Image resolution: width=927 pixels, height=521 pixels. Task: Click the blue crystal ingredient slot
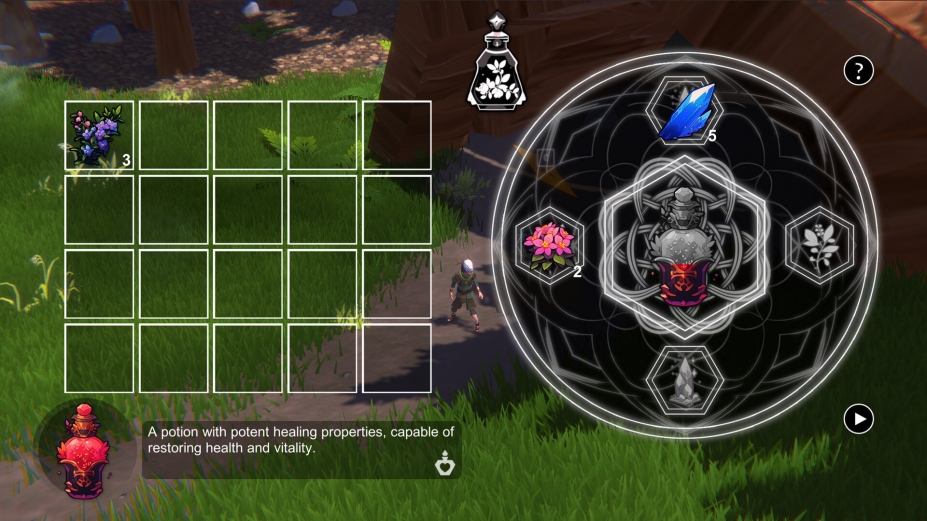point(684,113)
